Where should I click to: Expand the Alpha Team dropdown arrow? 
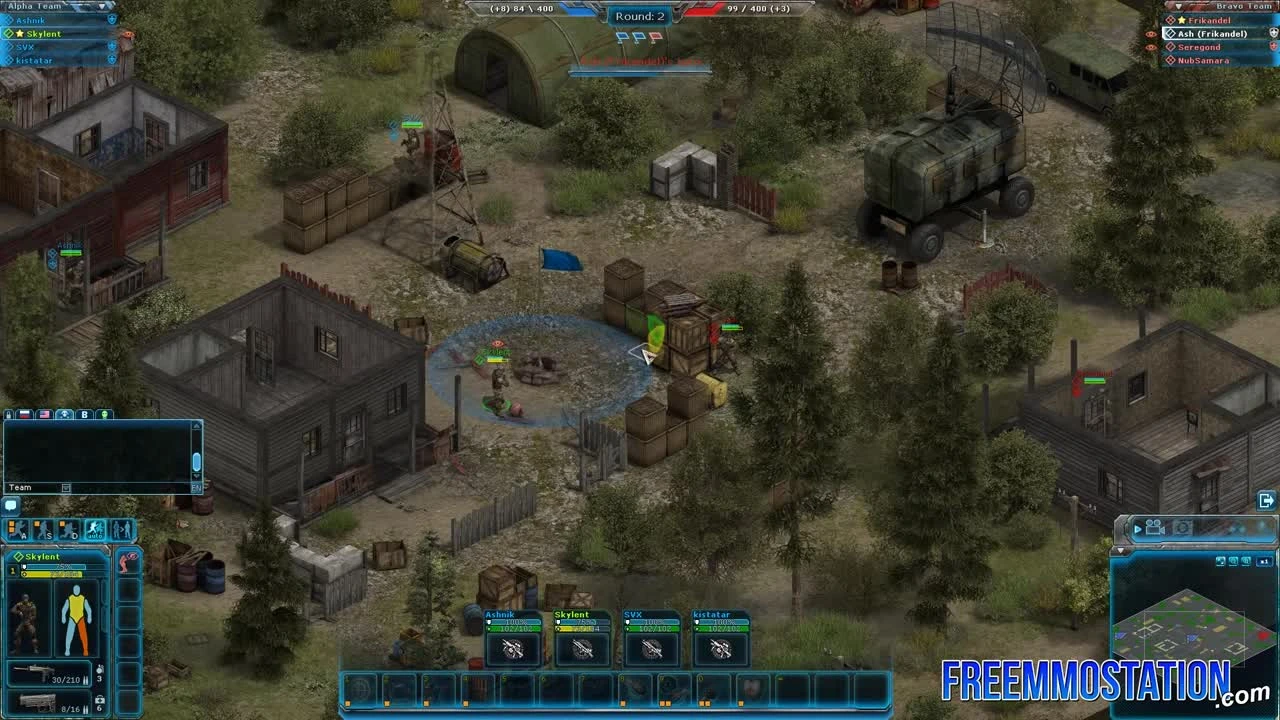pos(102,7)
